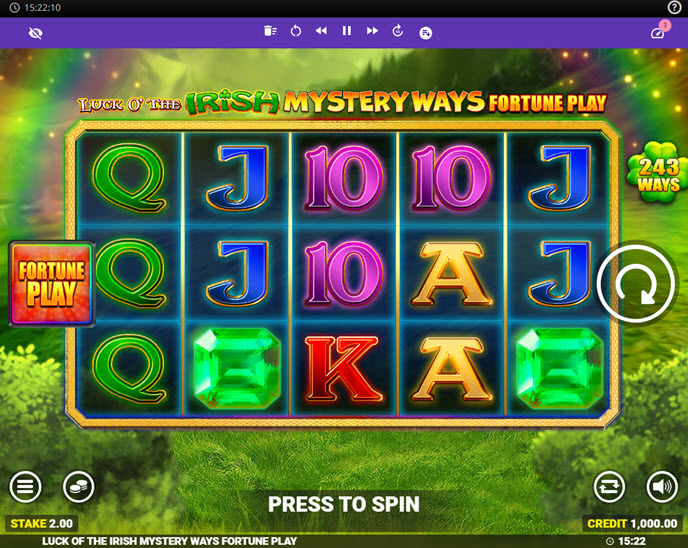Open the help question mark icon
Viewport: 688px width, 548px height.
(674, 7)
